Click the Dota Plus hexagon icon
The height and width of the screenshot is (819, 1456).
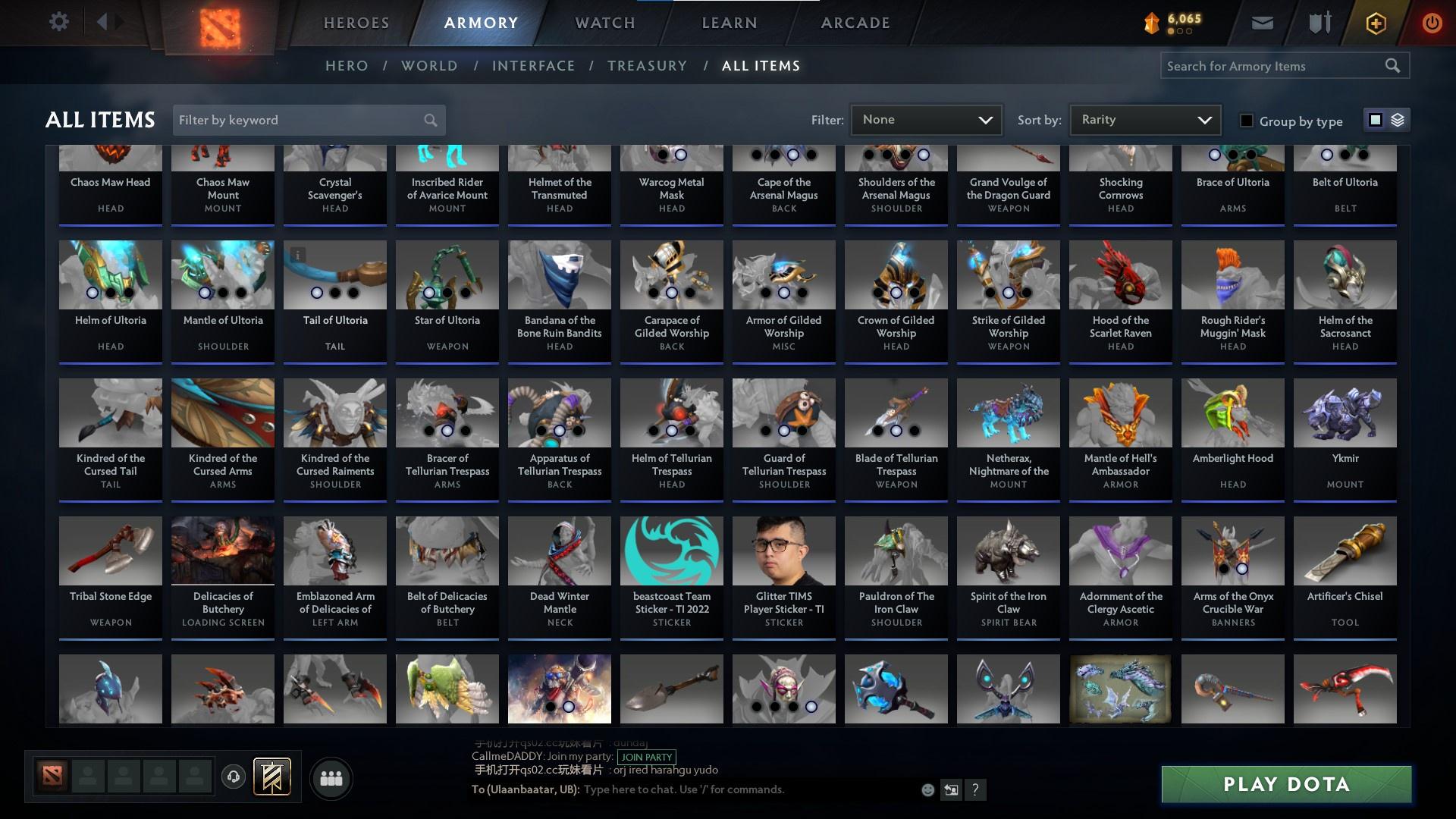(x=1375, y=23)
